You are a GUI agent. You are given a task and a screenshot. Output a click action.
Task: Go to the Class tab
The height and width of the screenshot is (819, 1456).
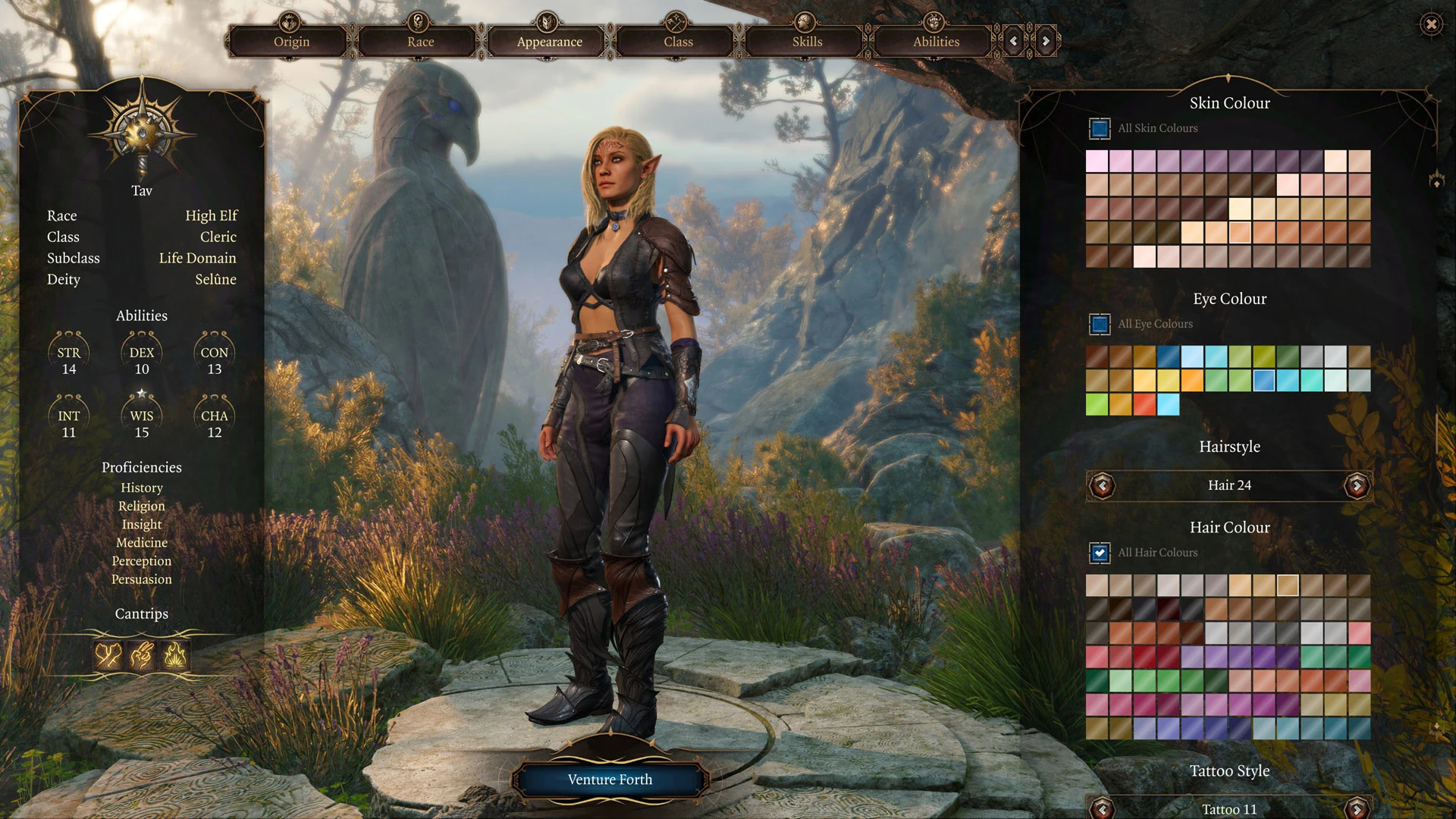coord(678,42)
